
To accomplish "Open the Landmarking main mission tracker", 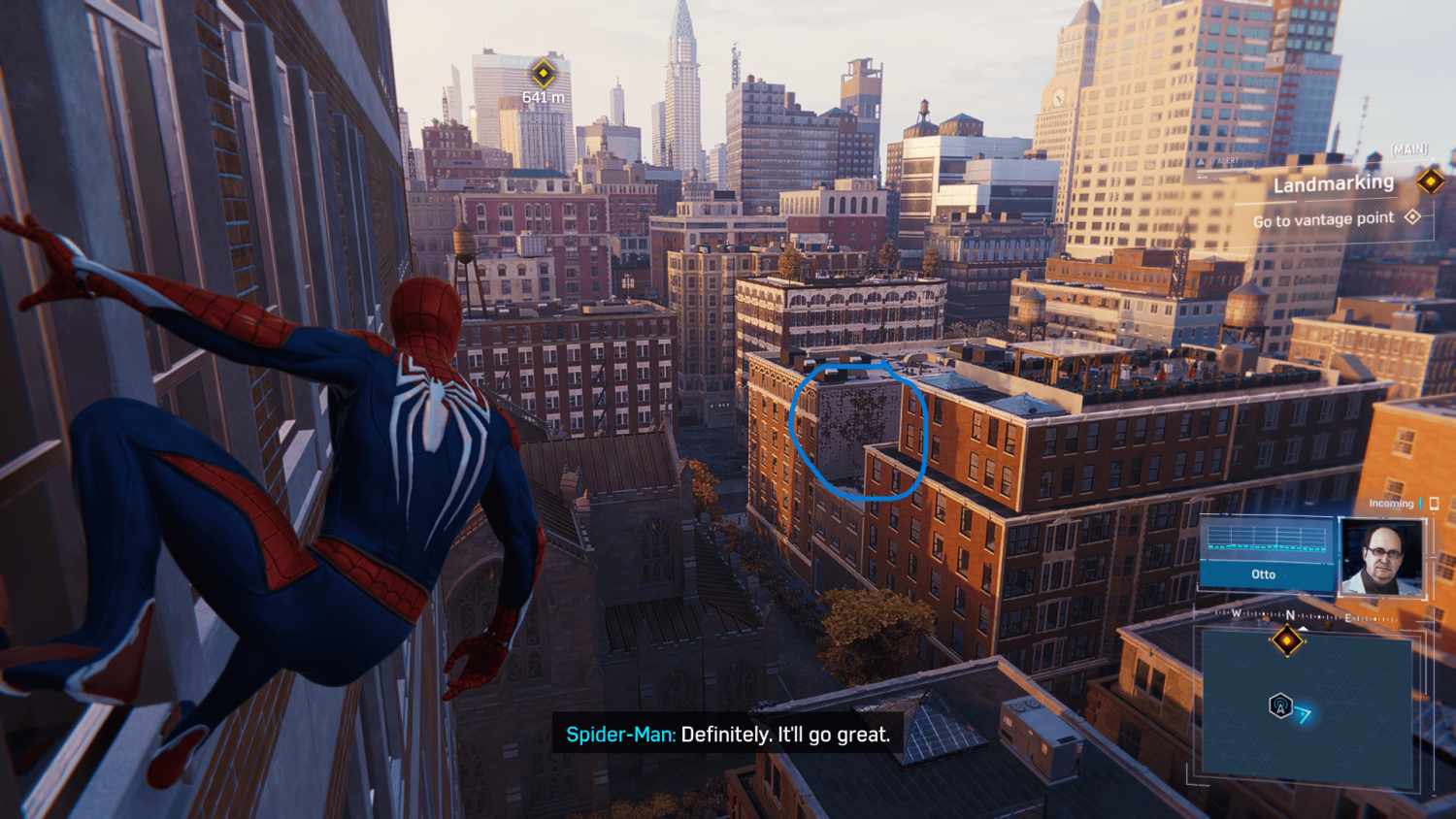I will point(1333,183).
